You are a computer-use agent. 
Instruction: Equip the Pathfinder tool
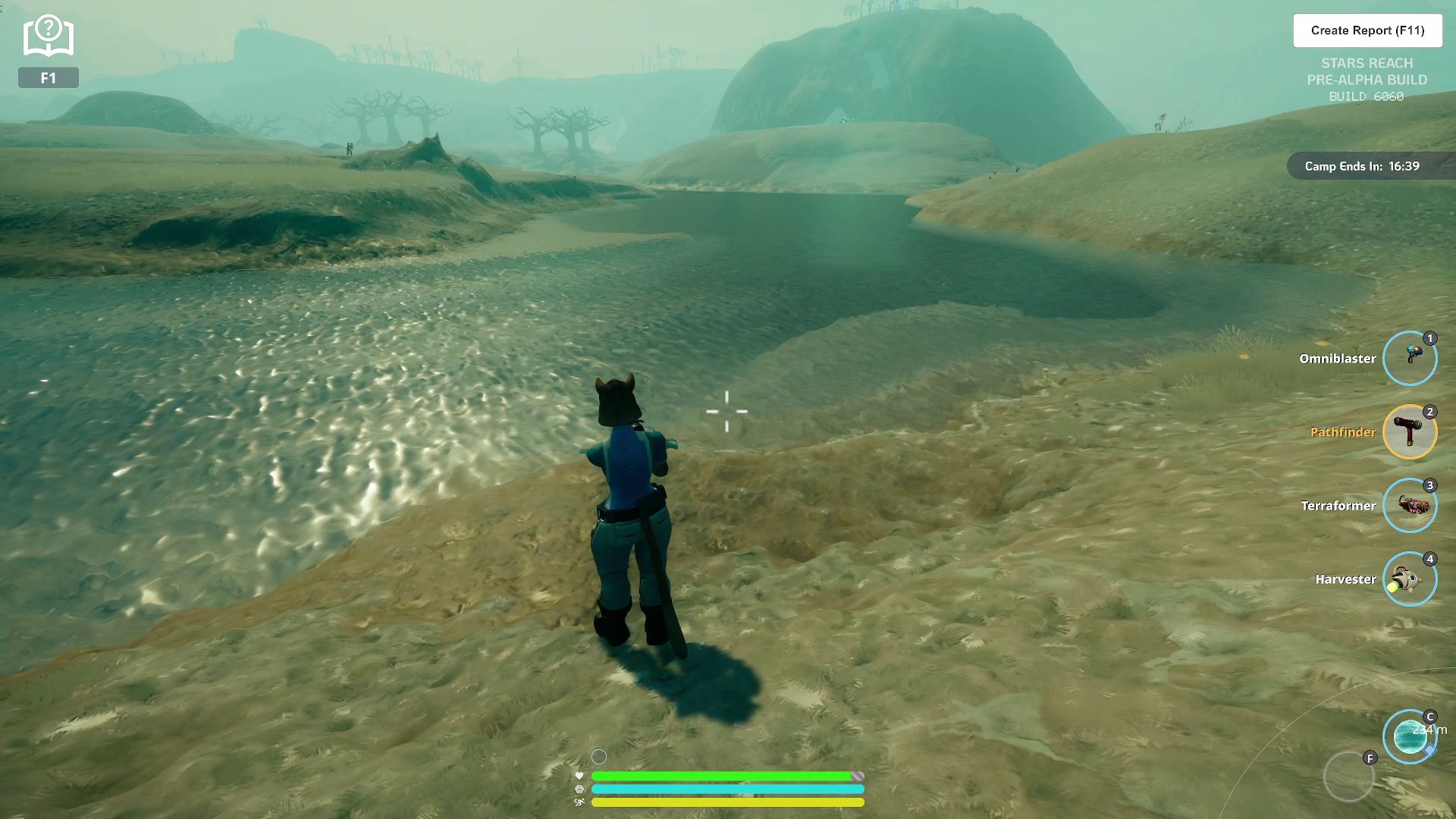(1409, 431)
